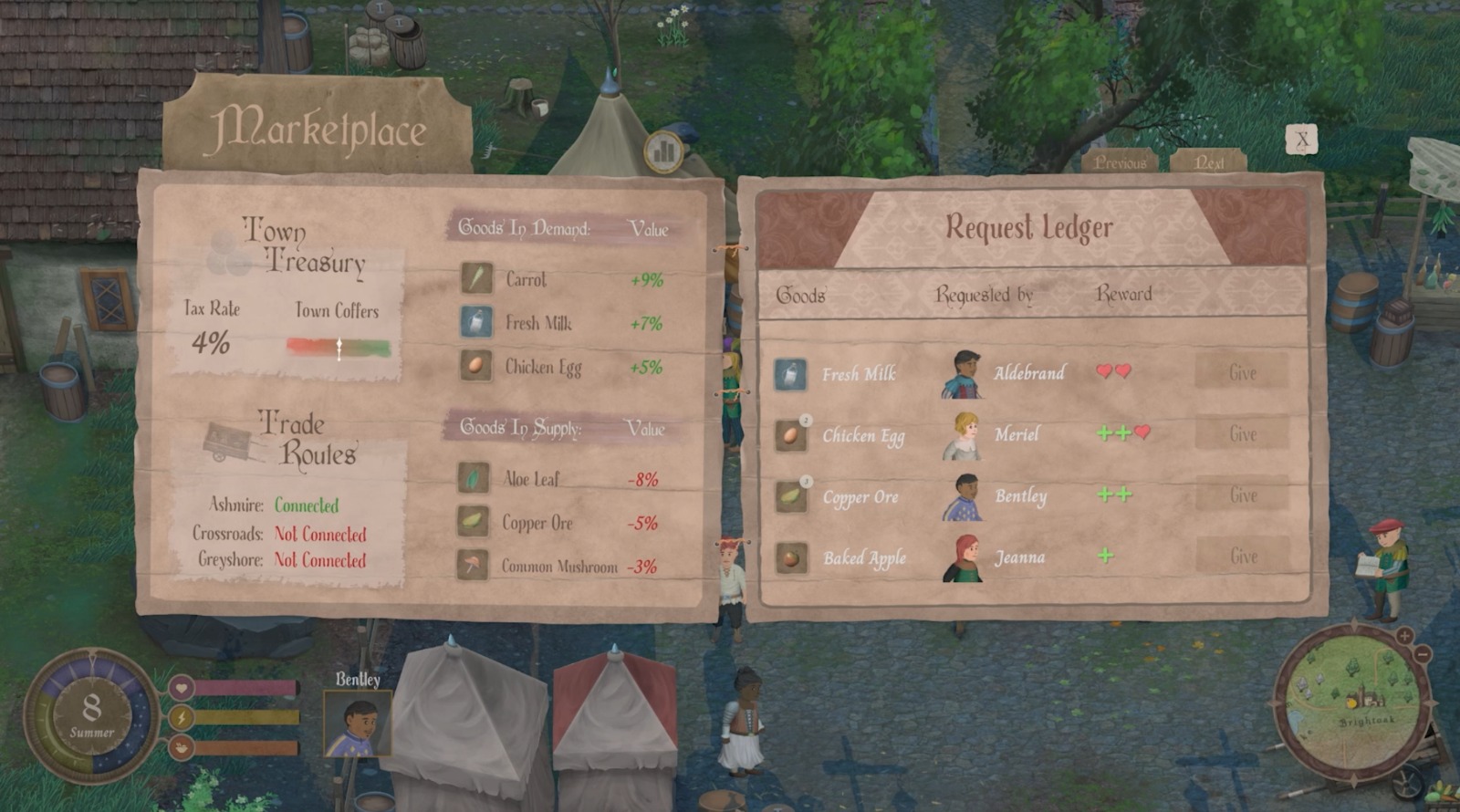Click the Common Mushroom icon

pyautogui.click(x=473, y=565)
